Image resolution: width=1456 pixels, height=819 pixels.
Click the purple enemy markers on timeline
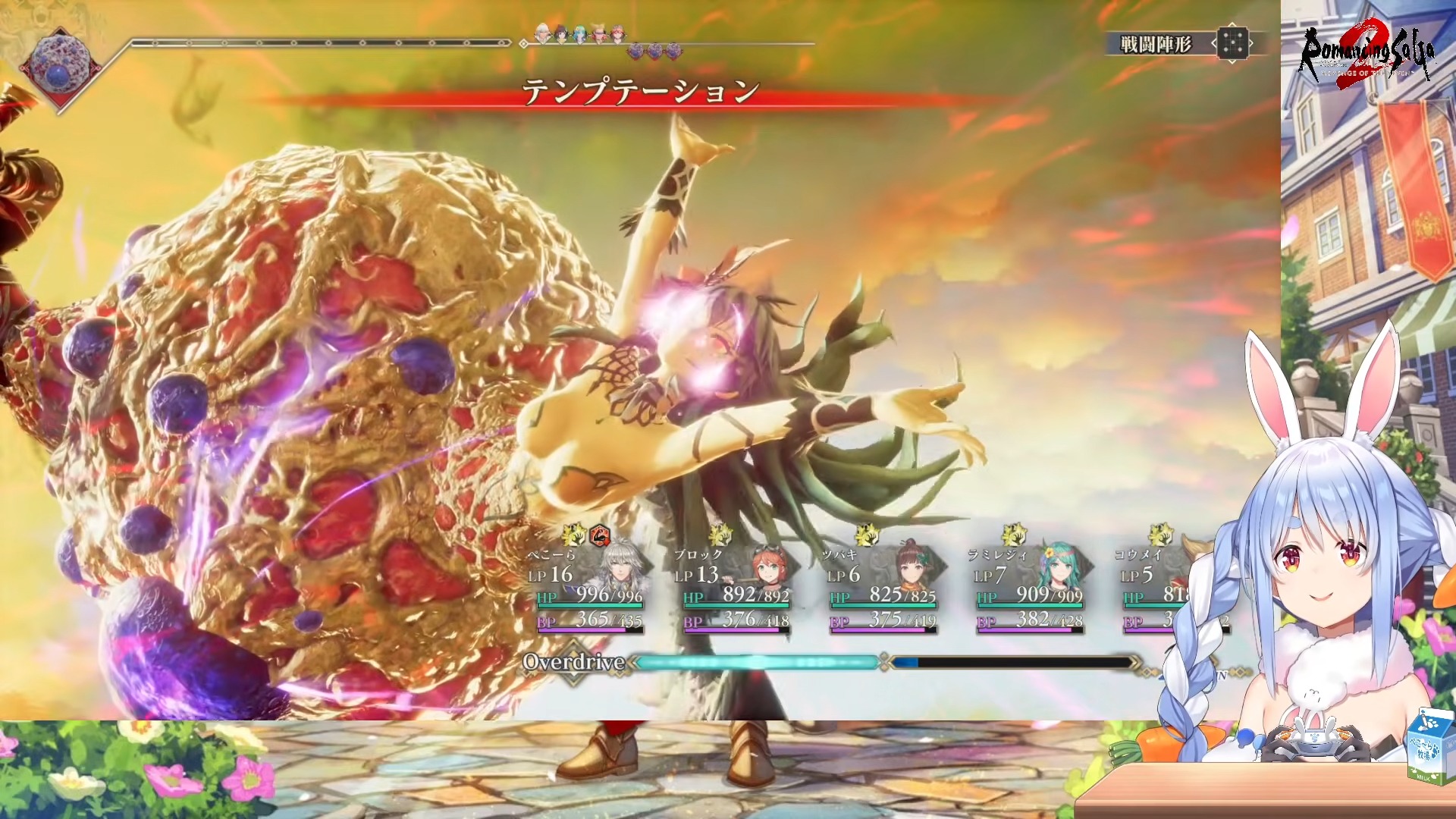coord(654,52)
